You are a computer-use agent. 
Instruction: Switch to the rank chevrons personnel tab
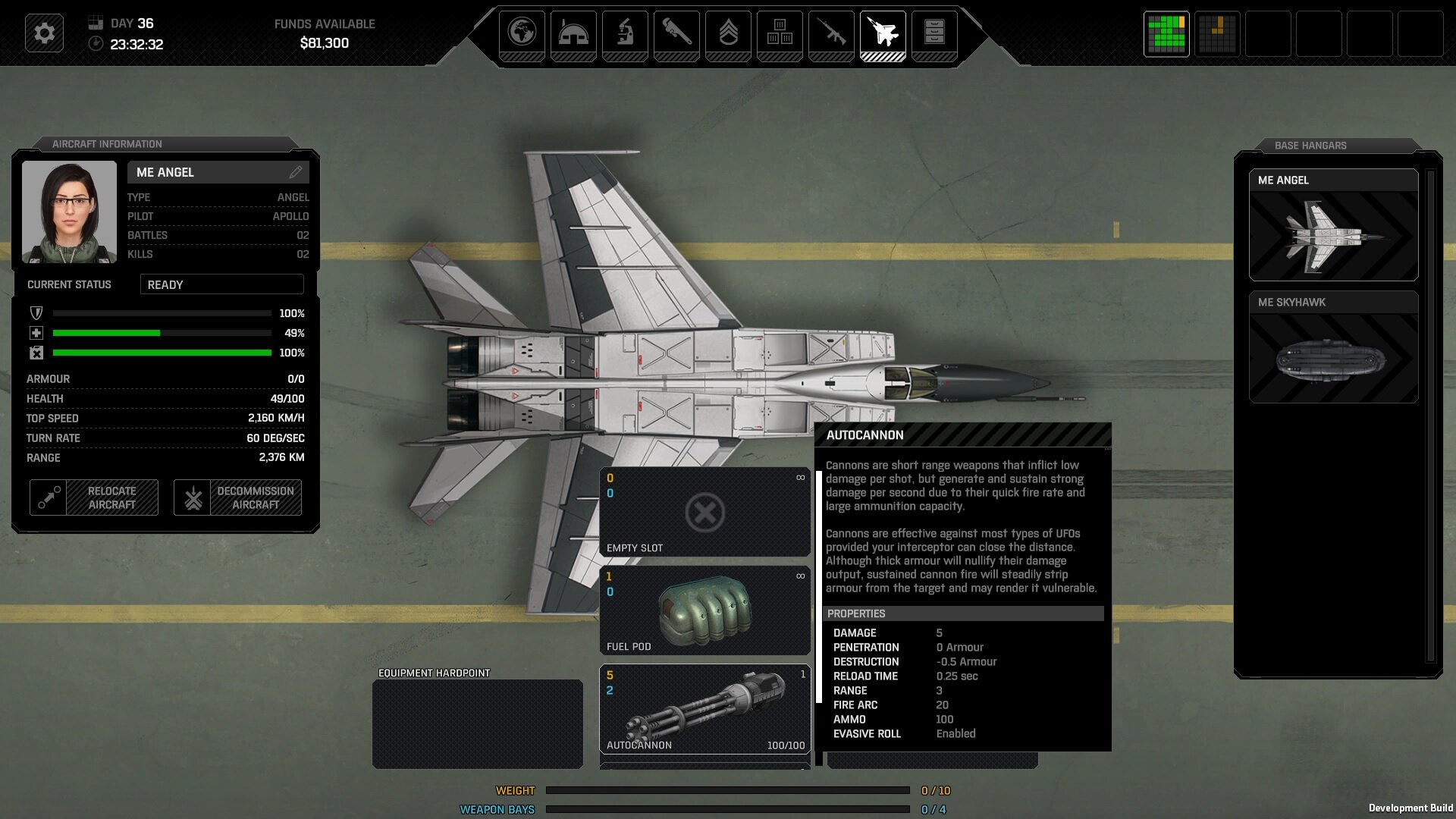tap(728, 33)
